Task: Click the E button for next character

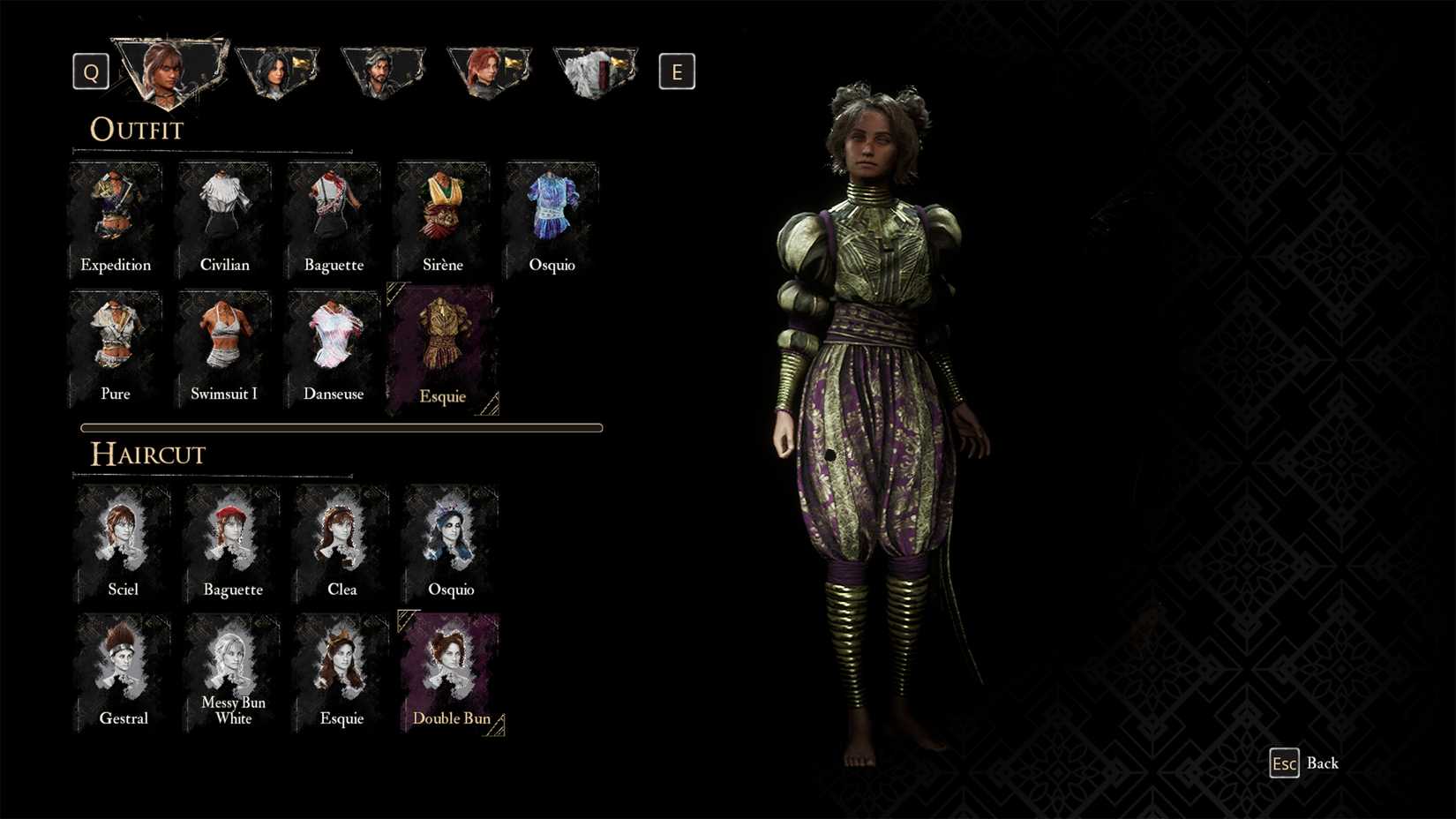Action: pyautogui.click(x=677, y=71)
